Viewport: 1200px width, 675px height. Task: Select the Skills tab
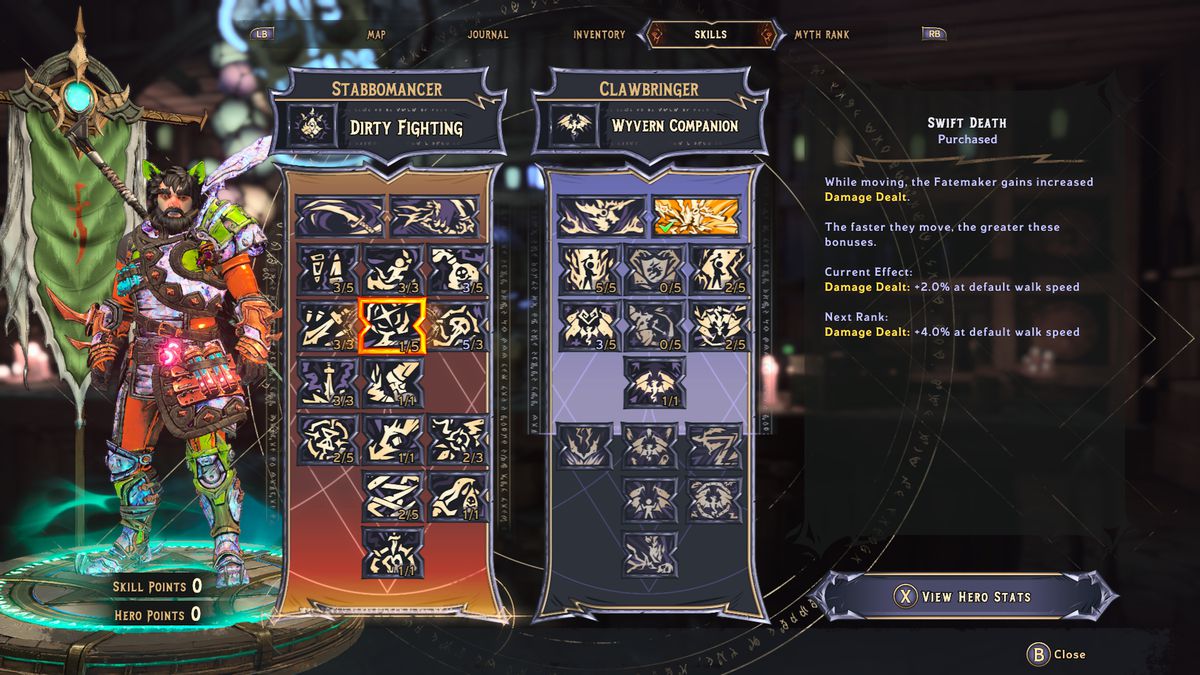(x=710, y=34)
